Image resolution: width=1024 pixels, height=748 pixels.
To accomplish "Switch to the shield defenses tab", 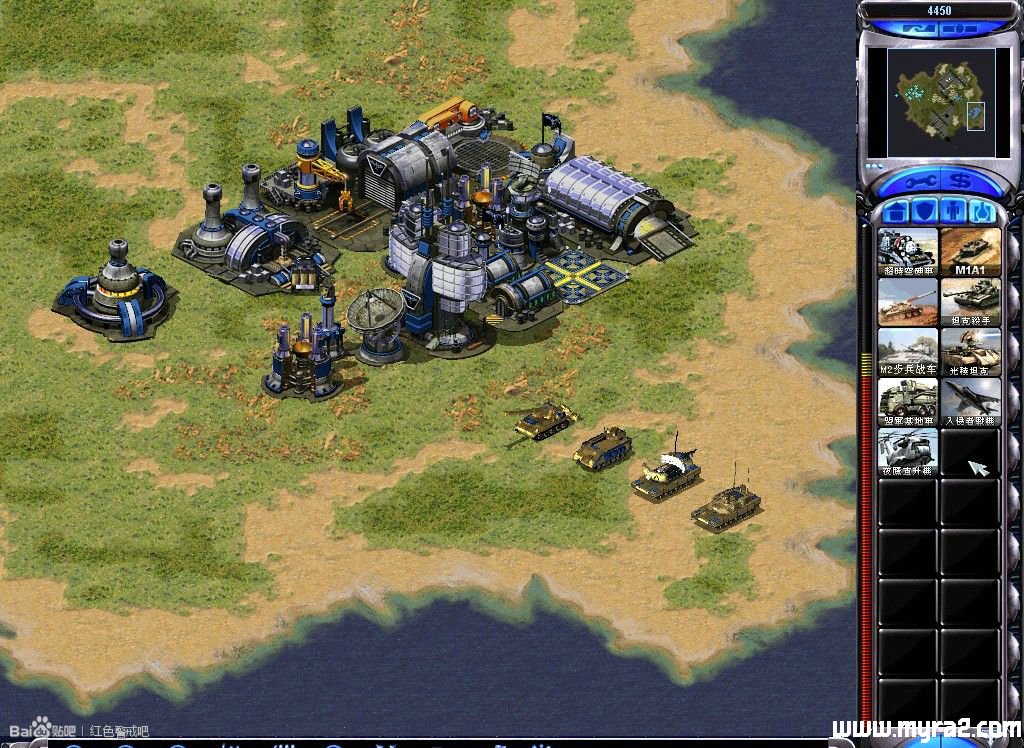I will point(926,212).
